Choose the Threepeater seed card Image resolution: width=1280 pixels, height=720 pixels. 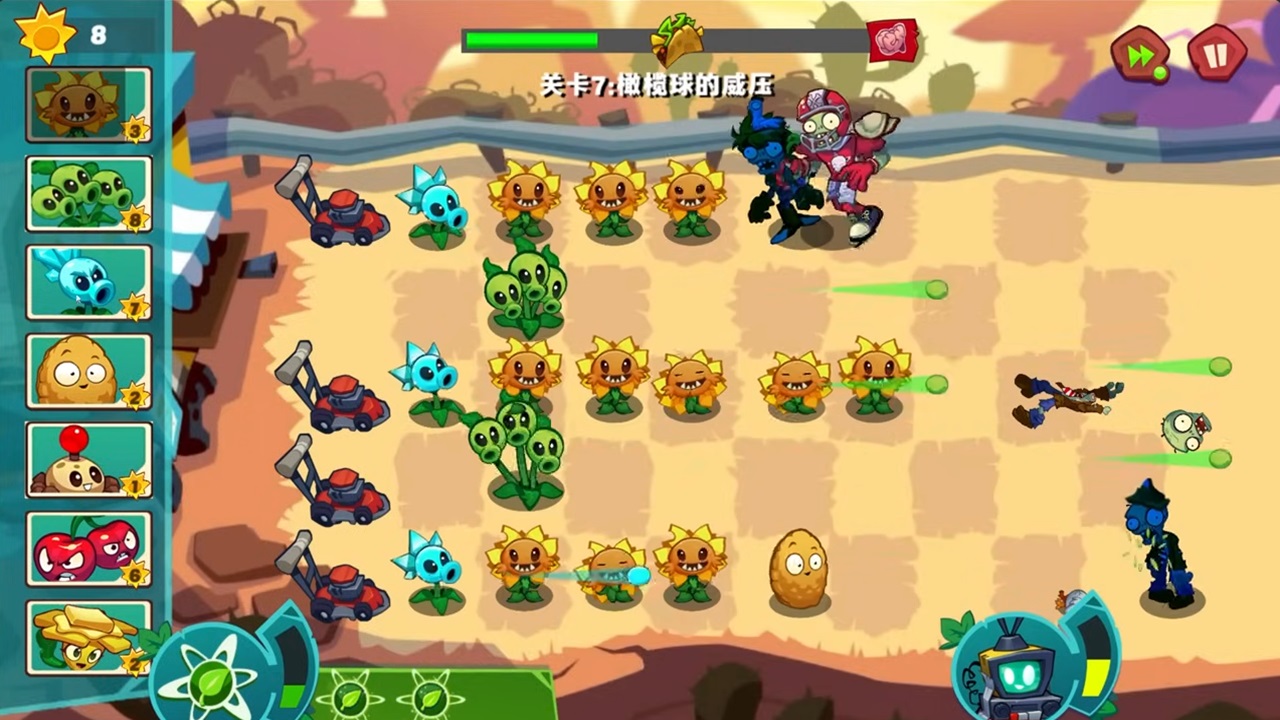pyautogui.click(x=88, y=193)
